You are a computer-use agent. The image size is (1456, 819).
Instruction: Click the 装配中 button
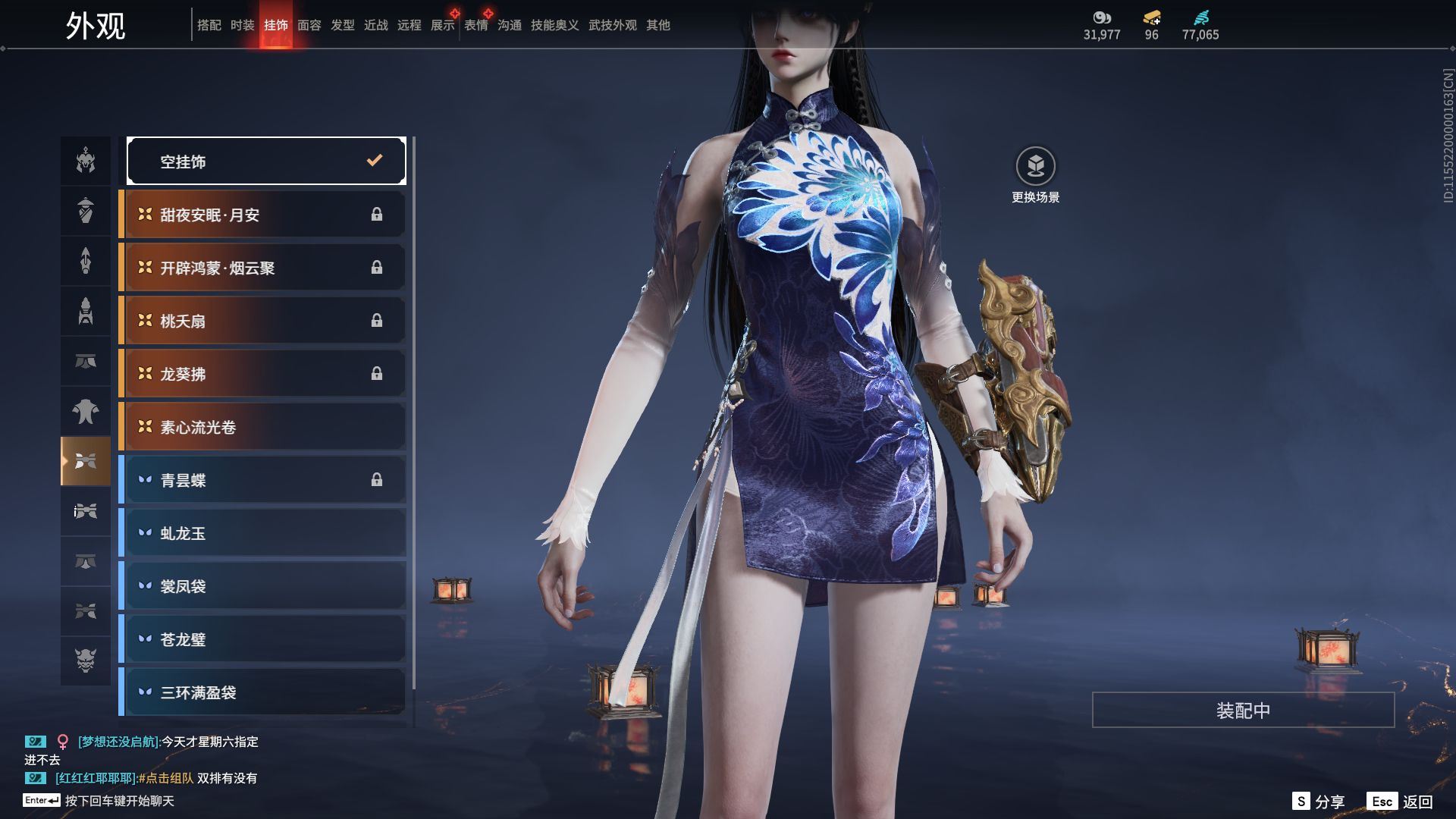coord(1243,711)
